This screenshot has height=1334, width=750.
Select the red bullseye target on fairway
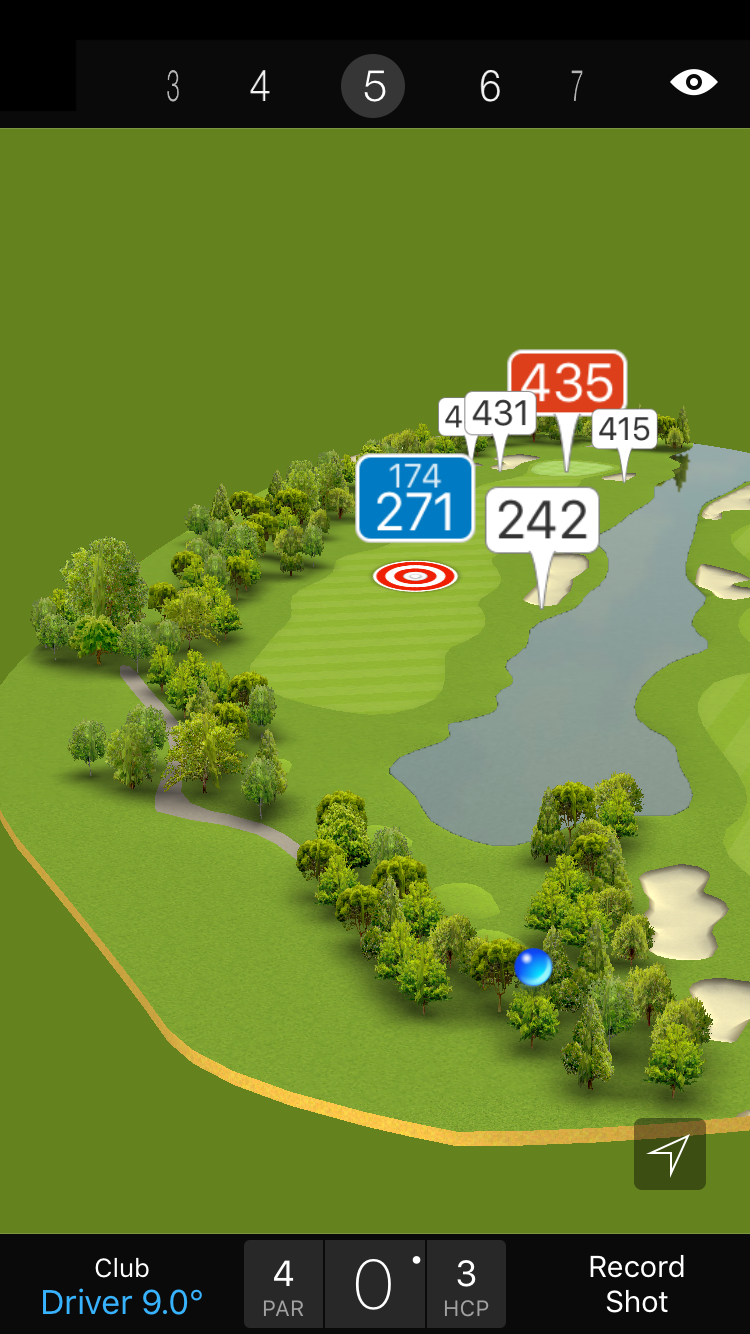pyautogui.click(x=415, y=576)
